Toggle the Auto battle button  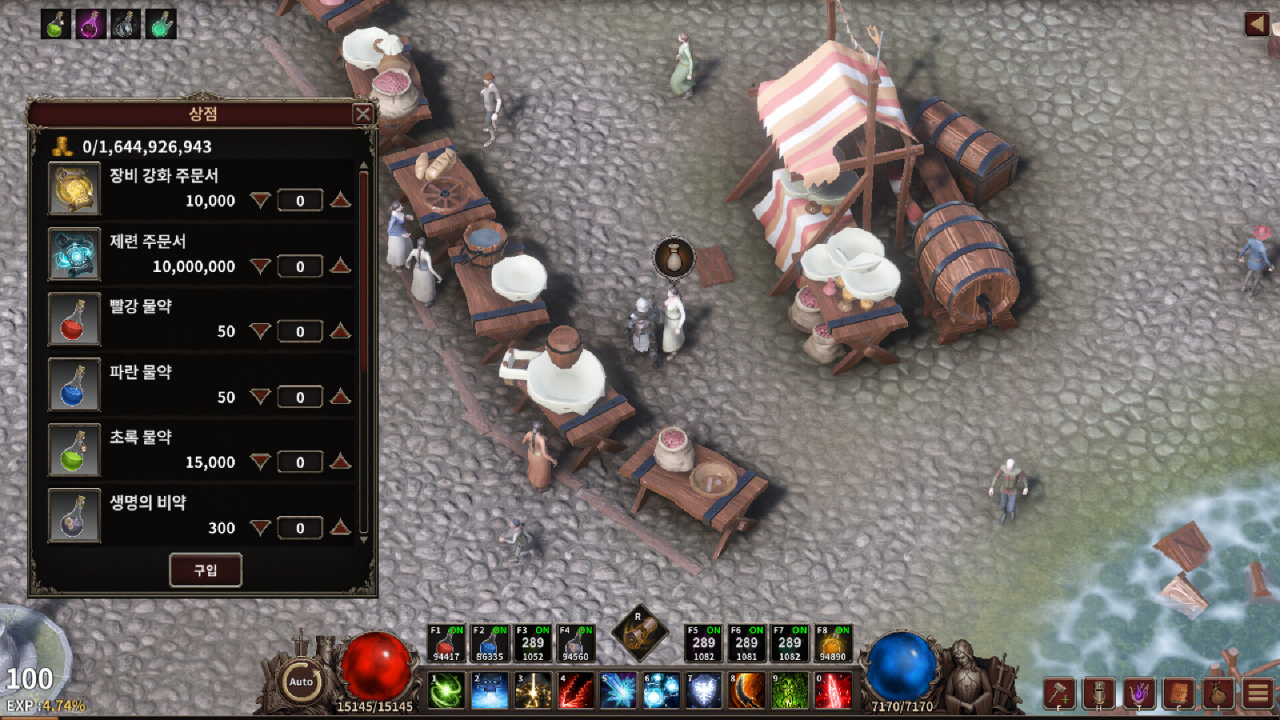pos(301,682)
